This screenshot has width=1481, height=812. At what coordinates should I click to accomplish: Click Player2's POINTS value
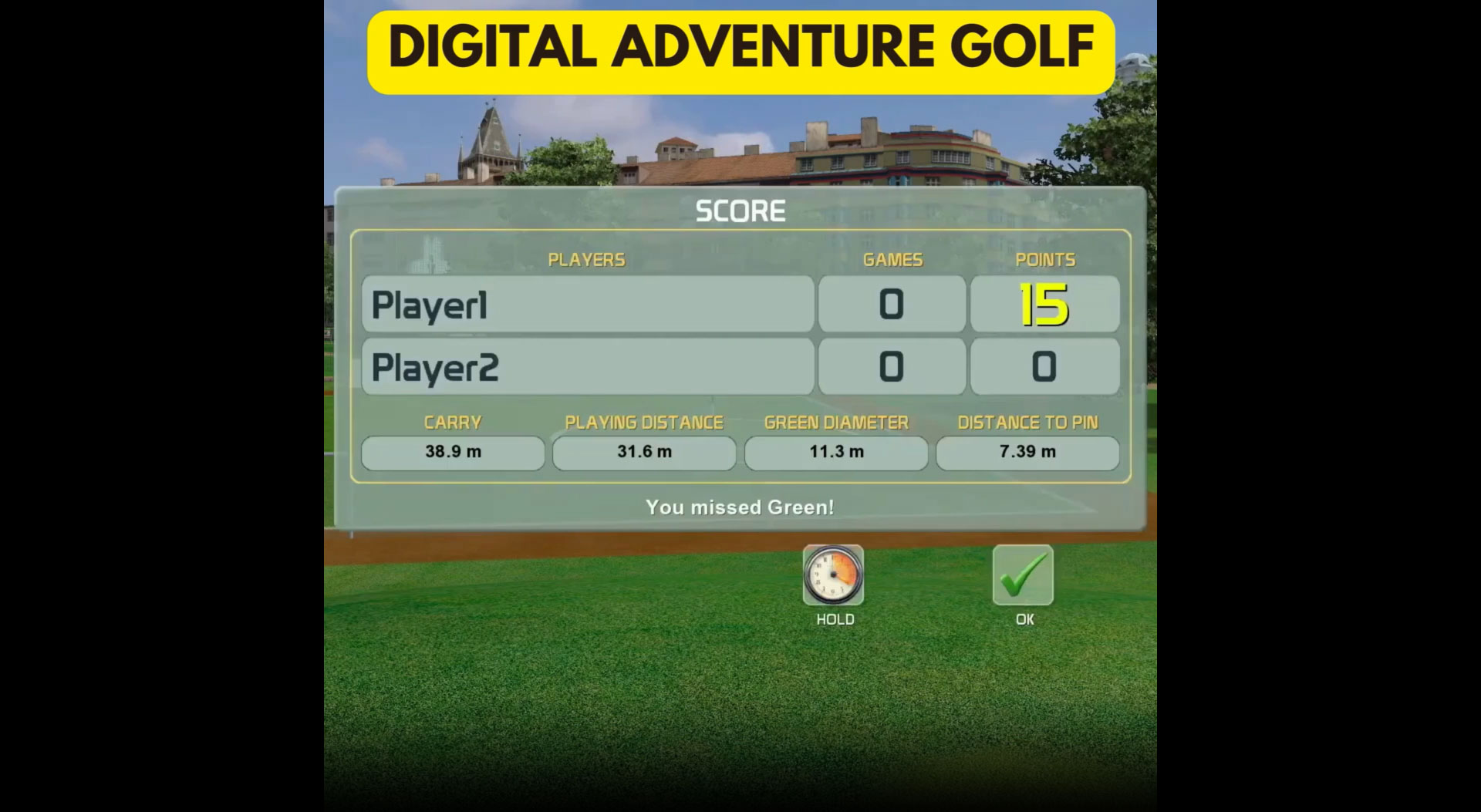click(x=1045, y=366)
